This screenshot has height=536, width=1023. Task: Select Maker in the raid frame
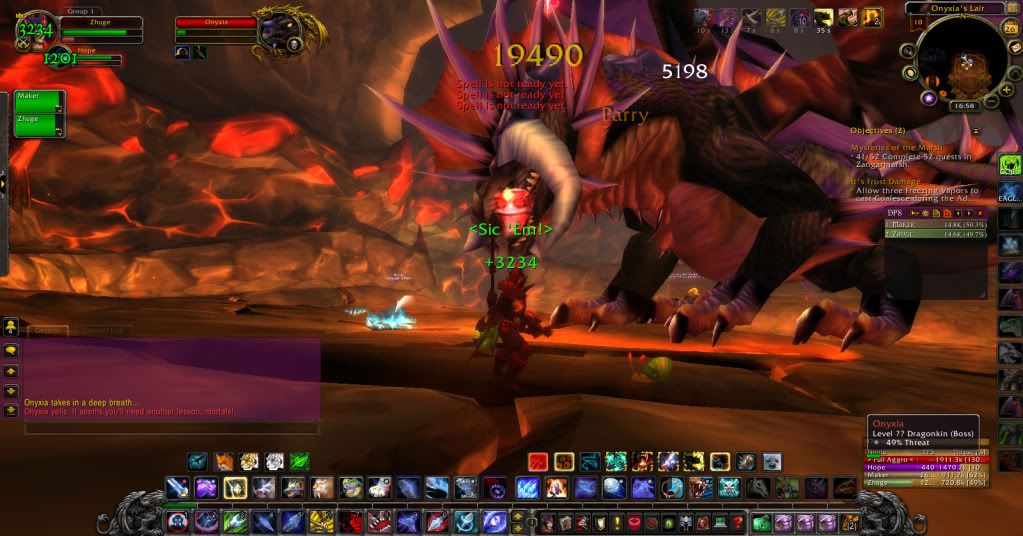tap(39, 101)
